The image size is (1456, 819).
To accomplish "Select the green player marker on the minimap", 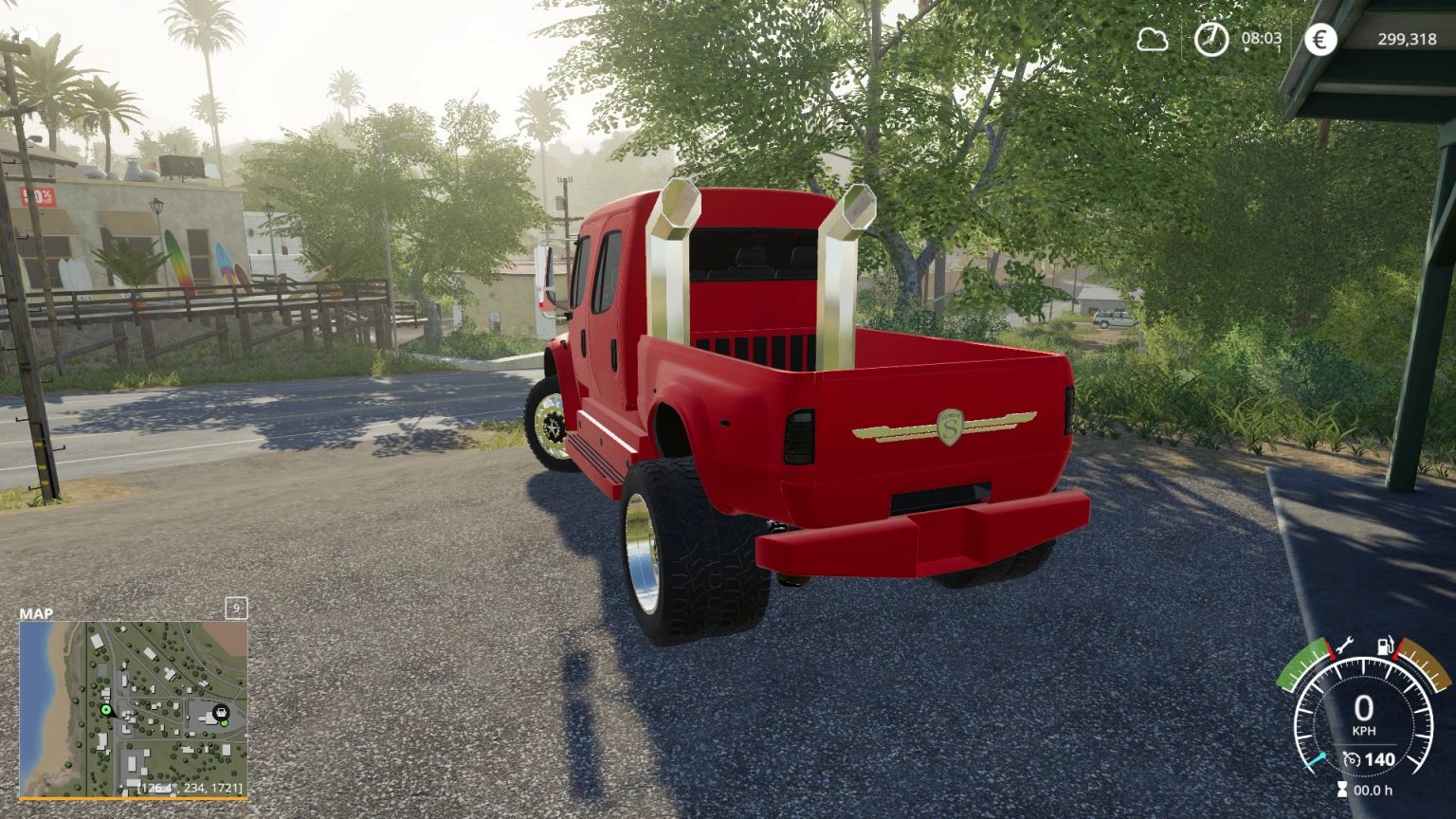I will click(x=105, y=708).
